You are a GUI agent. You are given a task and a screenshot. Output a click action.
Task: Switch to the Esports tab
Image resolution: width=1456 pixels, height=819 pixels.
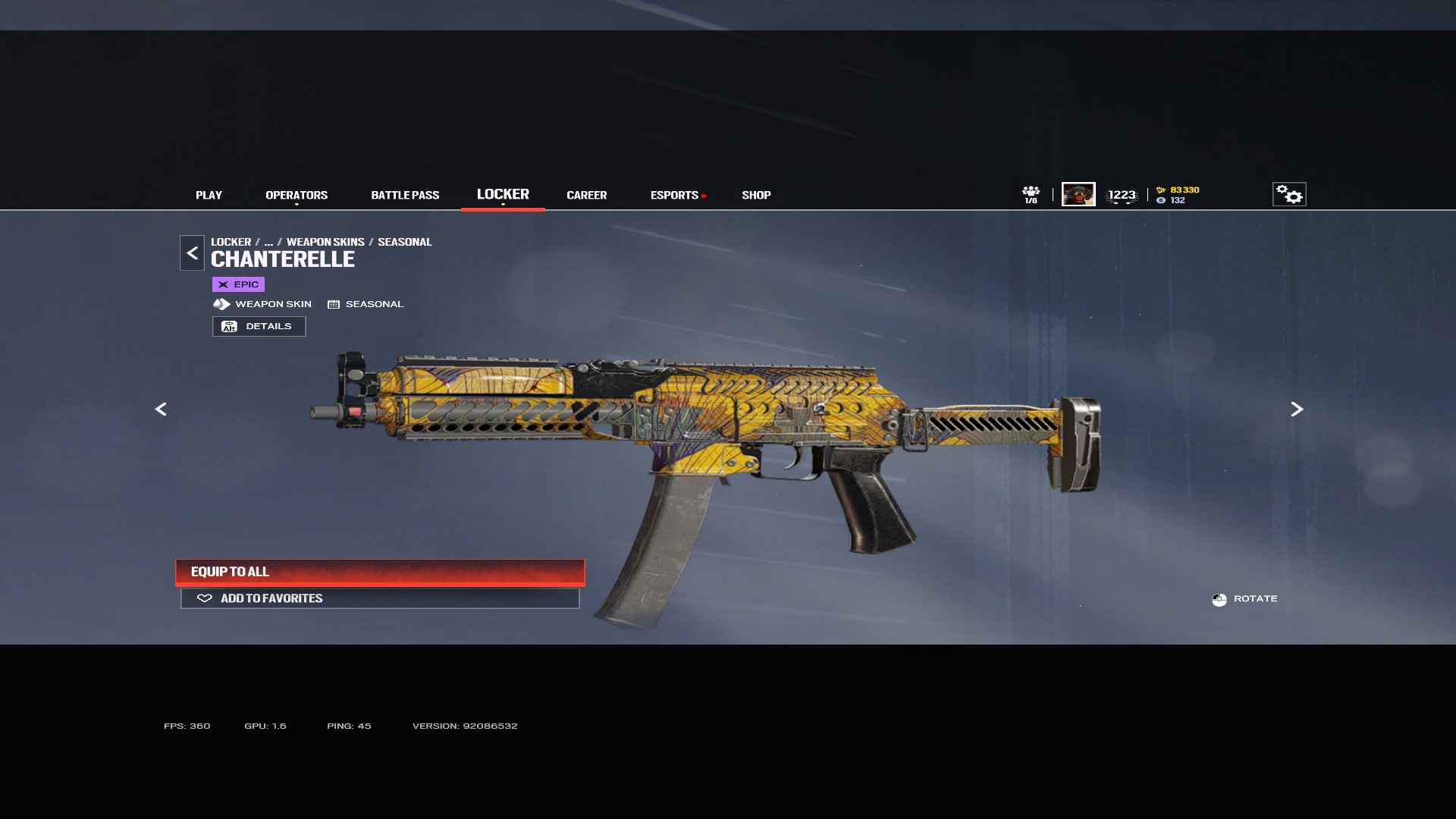674,195
